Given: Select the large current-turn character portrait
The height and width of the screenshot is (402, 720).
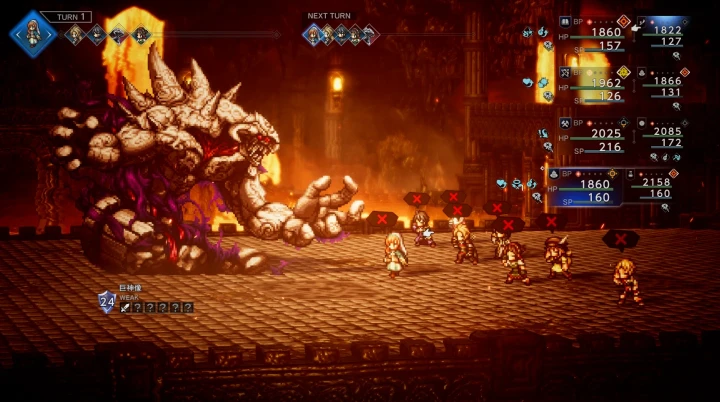Looking at the screenshot, I should pyautogui.click(x=33, y=32).
